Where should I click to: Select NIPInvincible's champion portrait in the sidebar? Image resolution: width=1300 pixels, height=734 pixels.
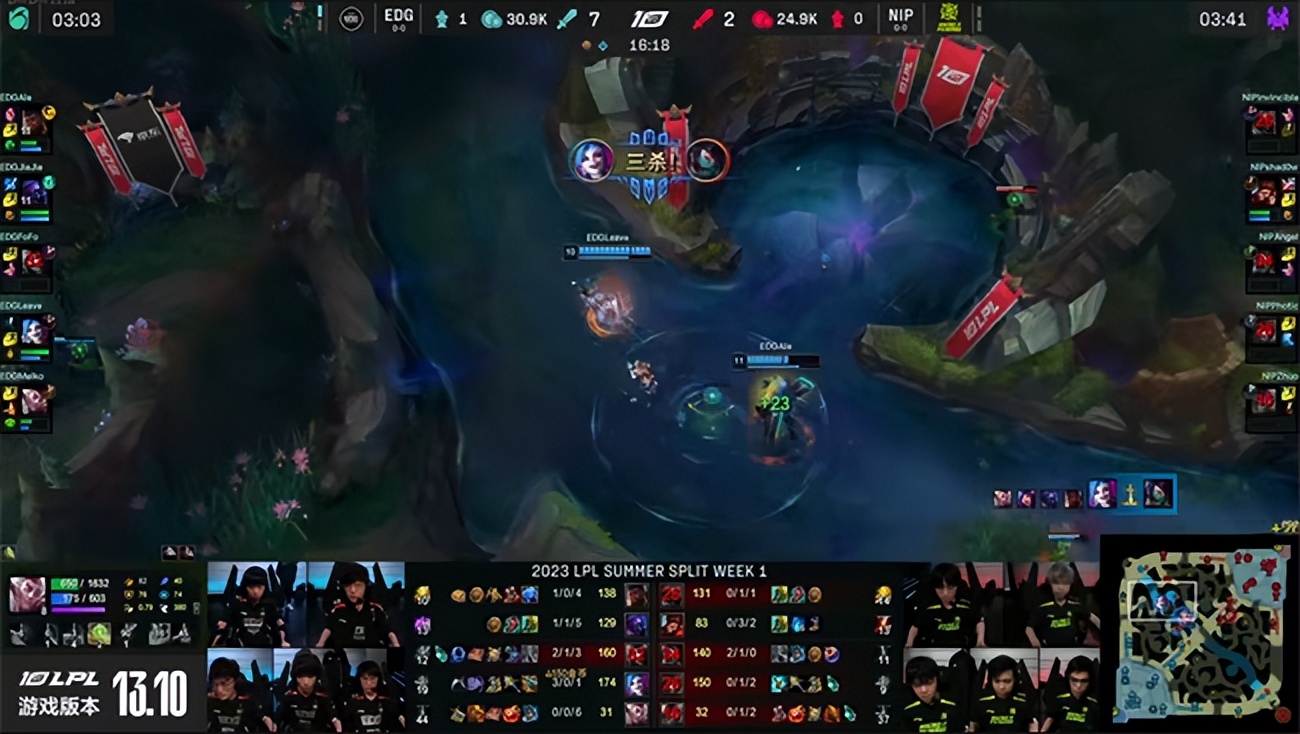tap(1264, 124)
